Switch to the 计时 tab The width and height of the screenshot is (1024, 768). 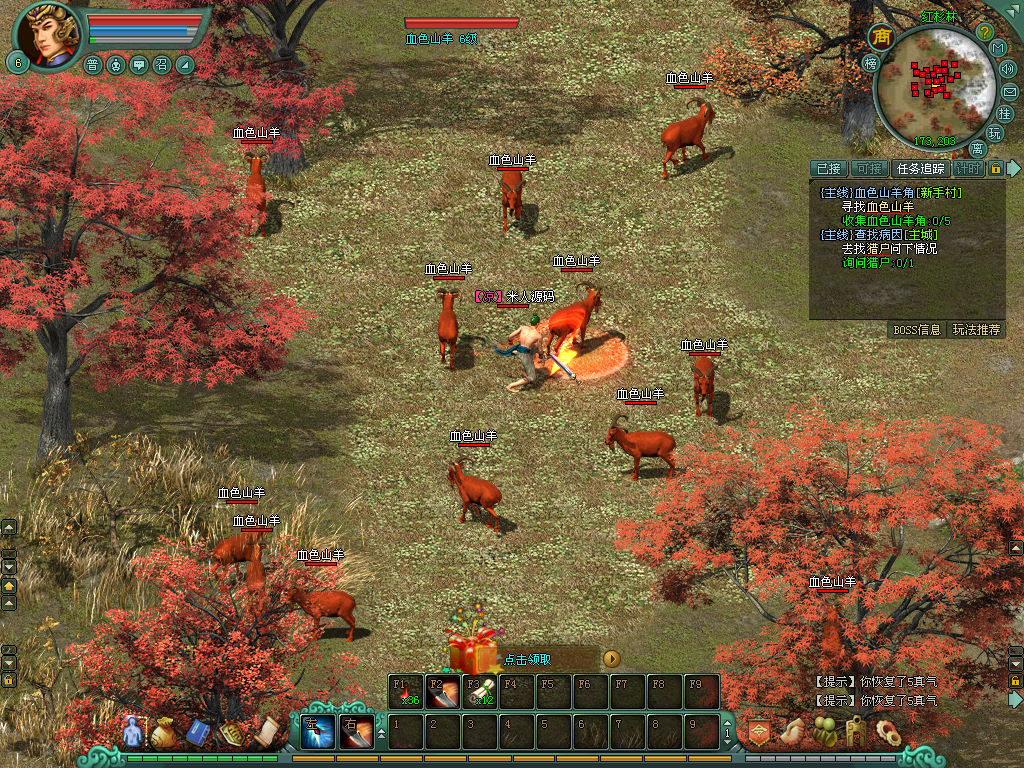click(967, 169)
